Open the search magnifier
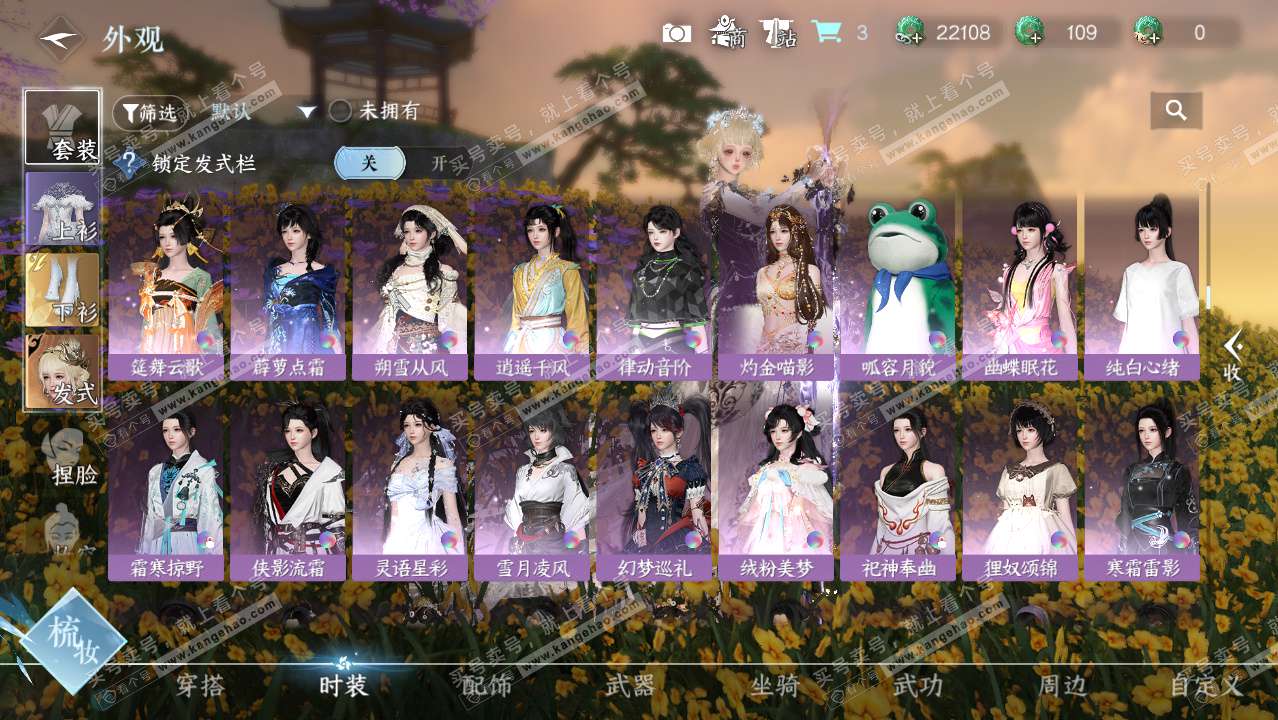Viewport: 1278px width, 720px height. click(1176, 111)
